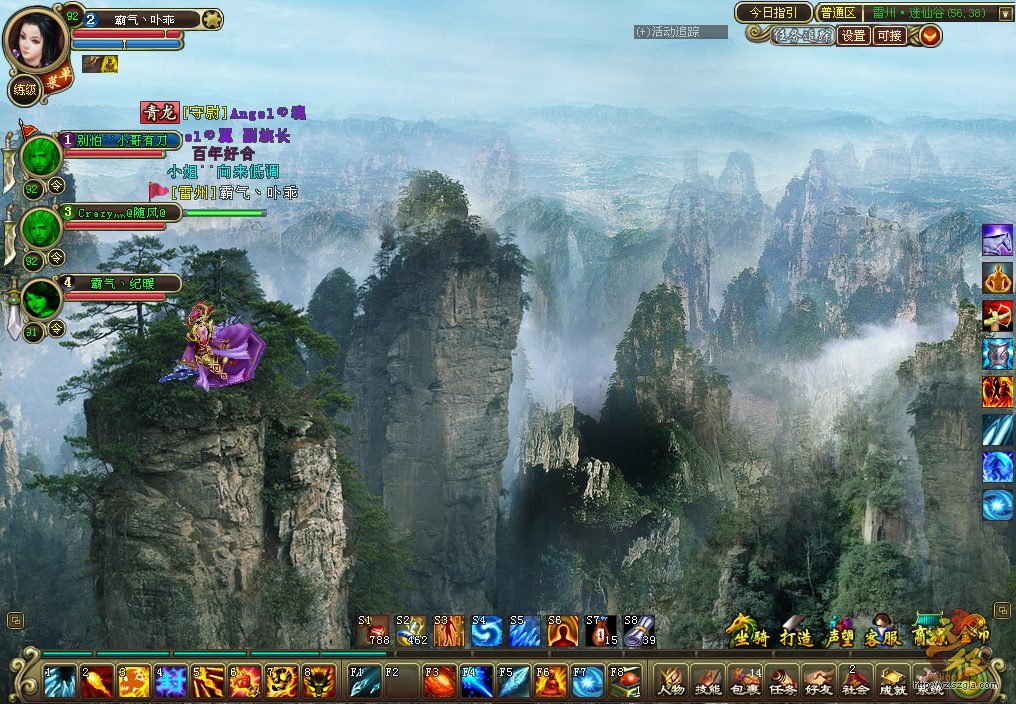Open the 包裹 inventory bag
The image size is (1016, 704).
744,681
